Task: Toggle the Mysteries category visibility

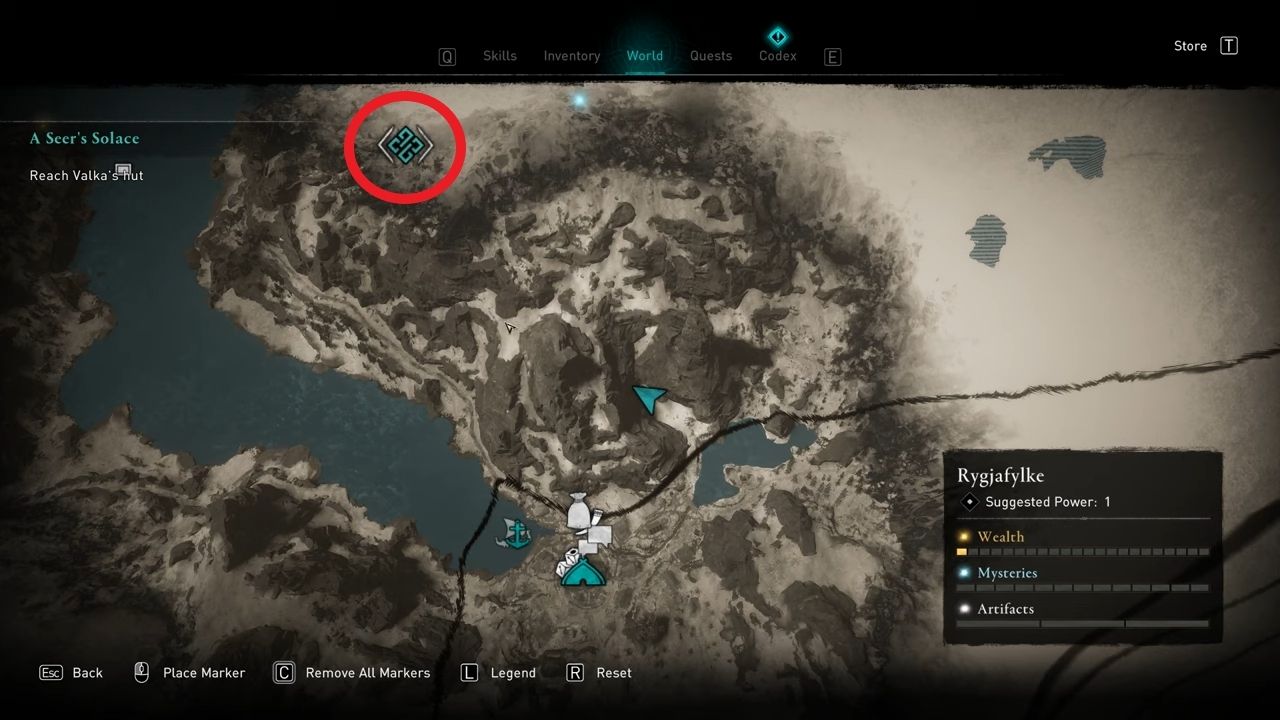Action: tap(1007, 573)
